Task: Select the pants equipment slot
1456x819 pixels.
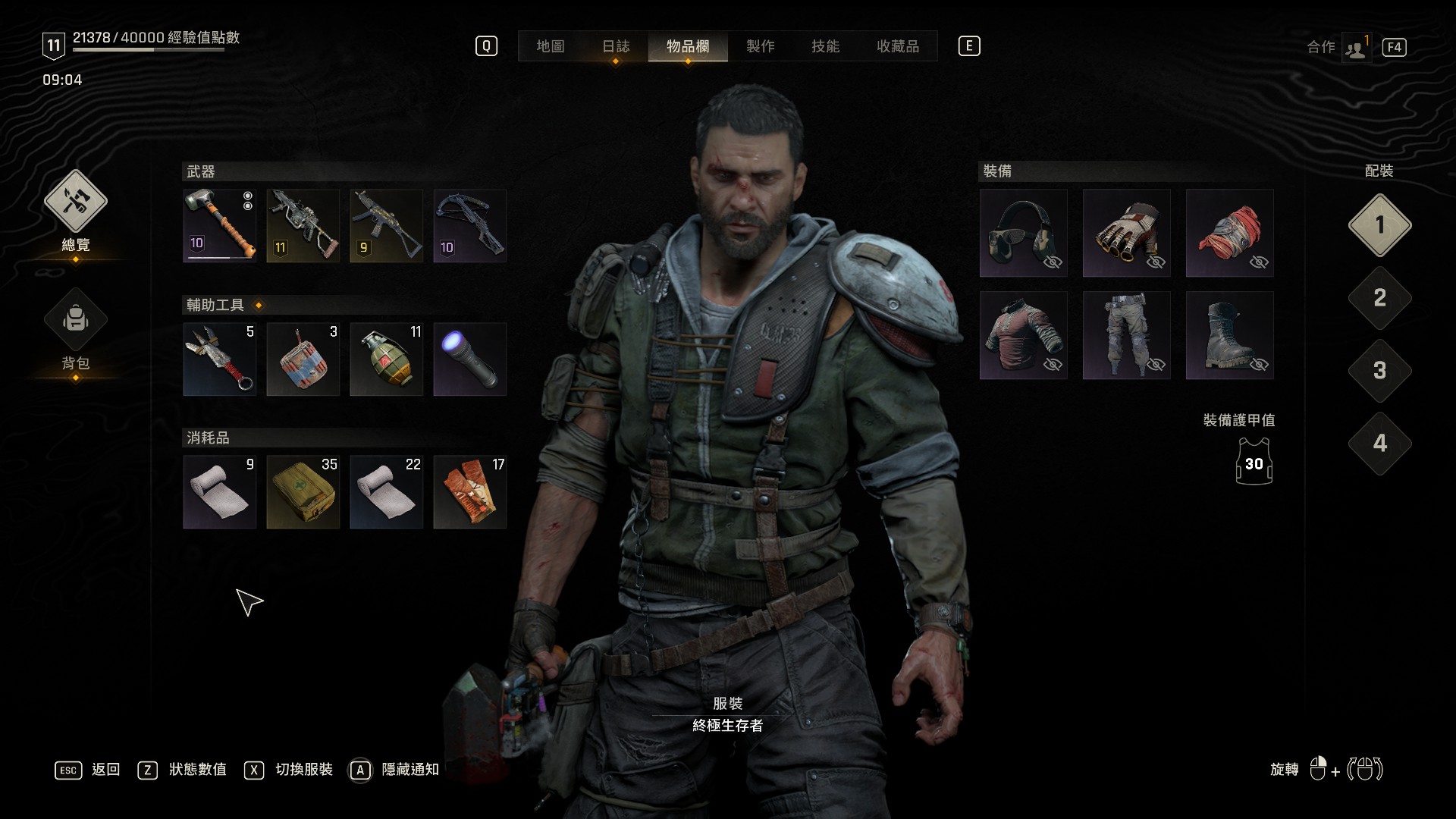Action: coord(1126,335)
